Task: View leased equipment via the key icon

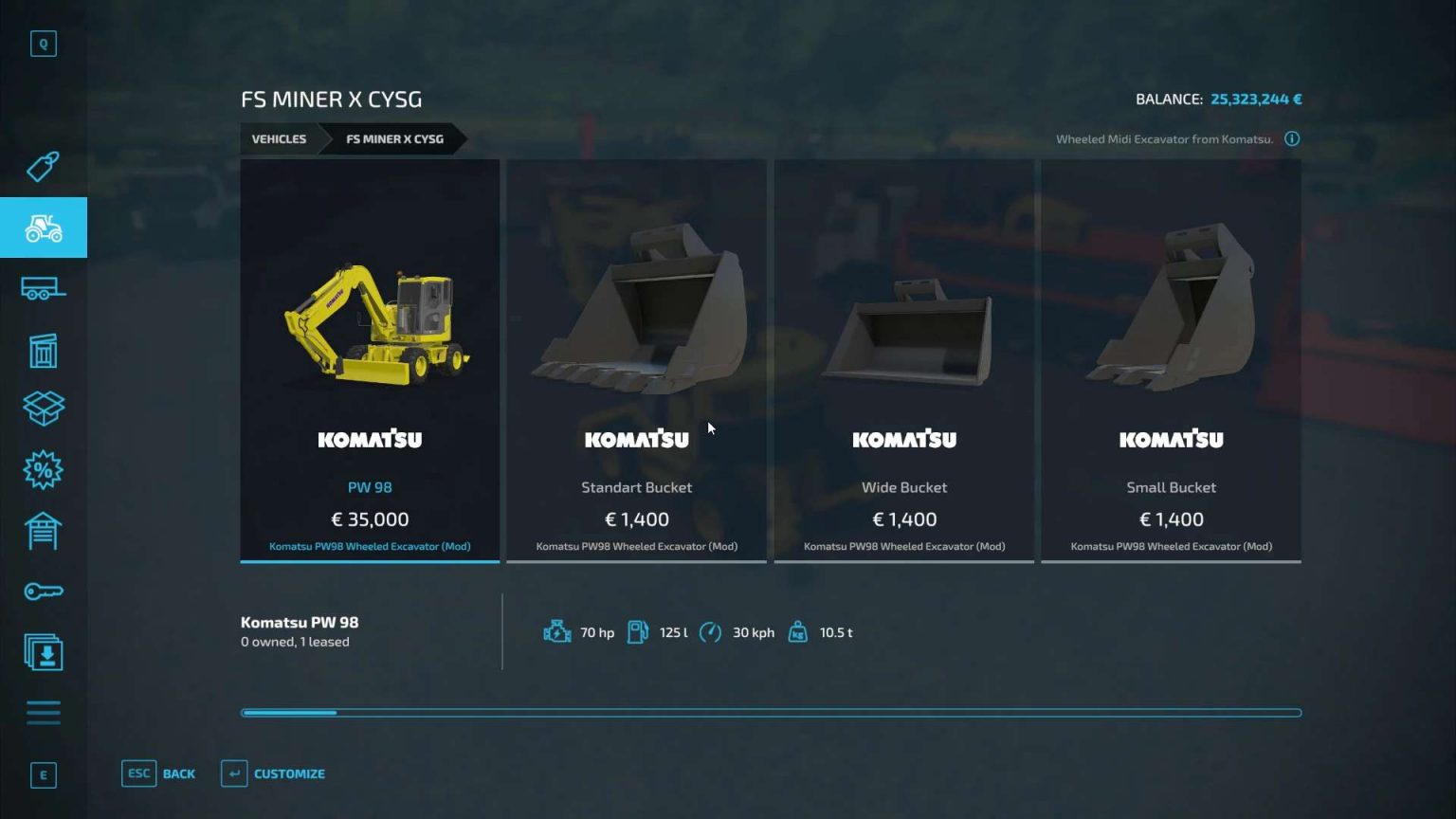Action: click(44, 591)
